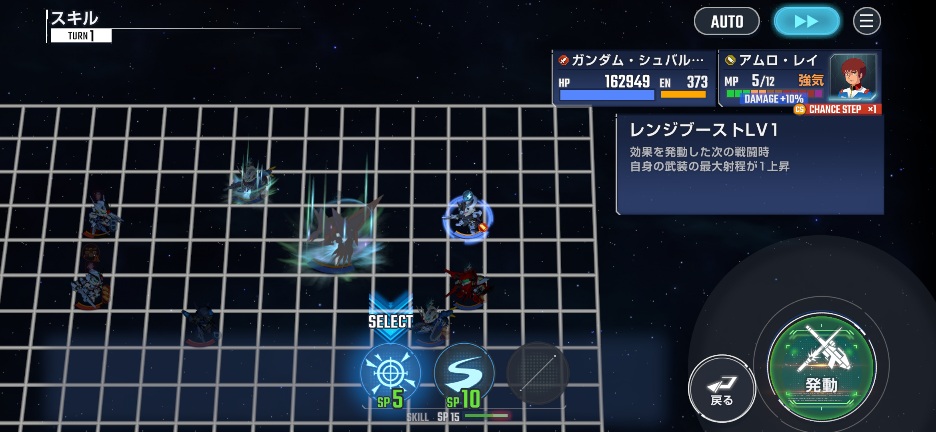
Task: Confirm the skill with the 発動 button
Action: [x=822, y=366]
